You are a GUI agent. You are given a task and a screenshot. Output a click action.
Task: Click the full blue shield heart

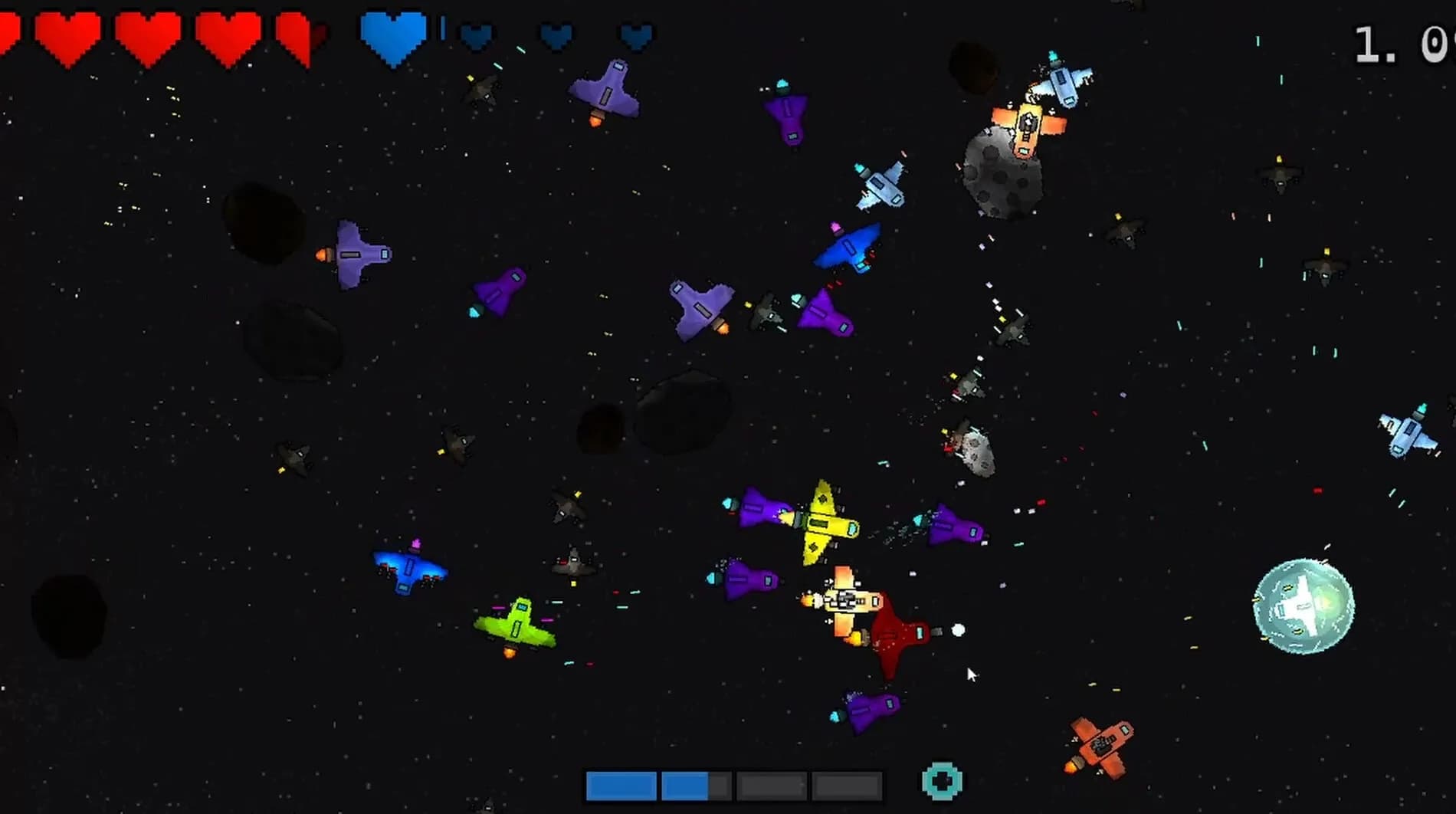coord(392,34)
